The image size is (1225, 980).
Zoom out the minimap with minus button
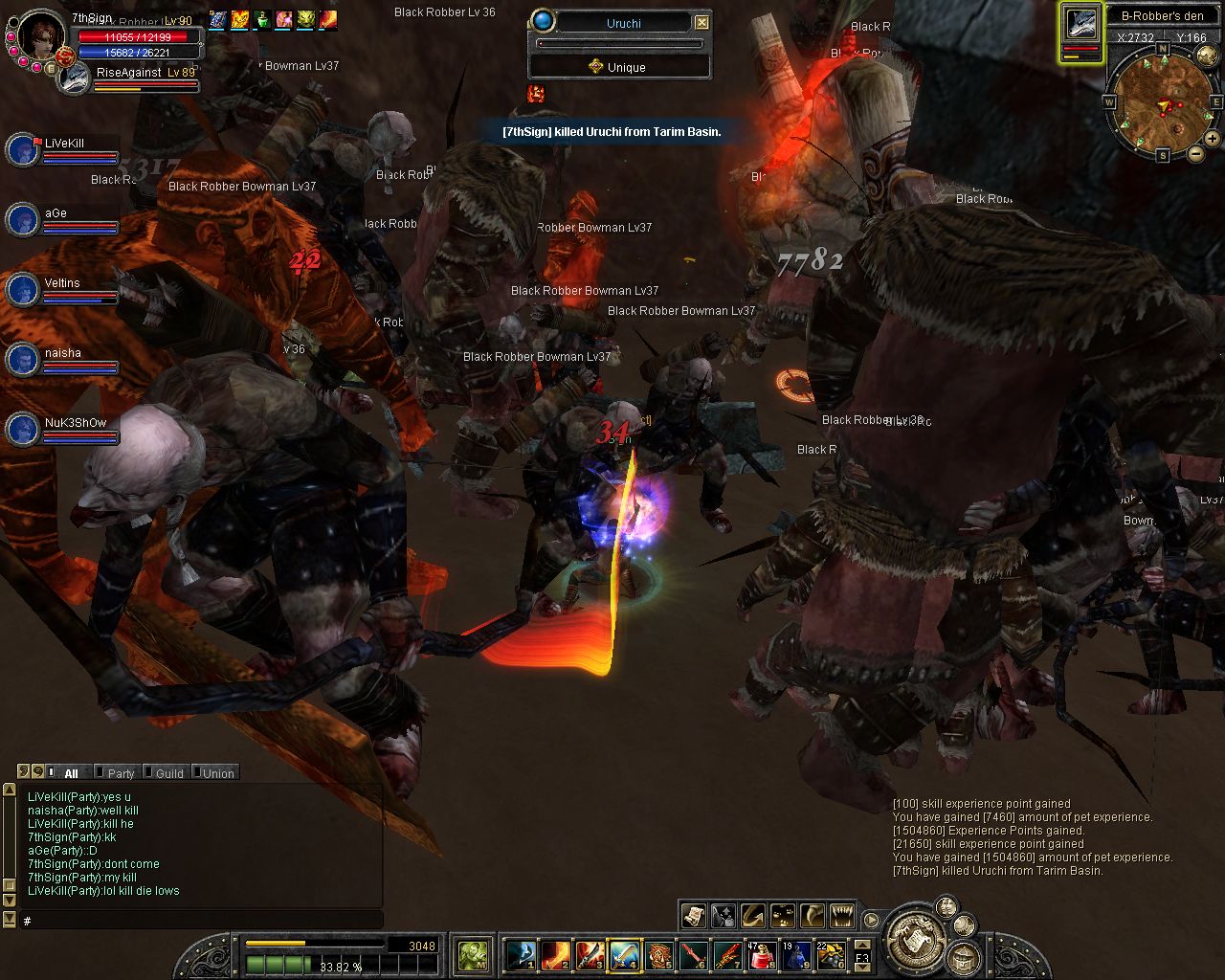click(1195, 154)
